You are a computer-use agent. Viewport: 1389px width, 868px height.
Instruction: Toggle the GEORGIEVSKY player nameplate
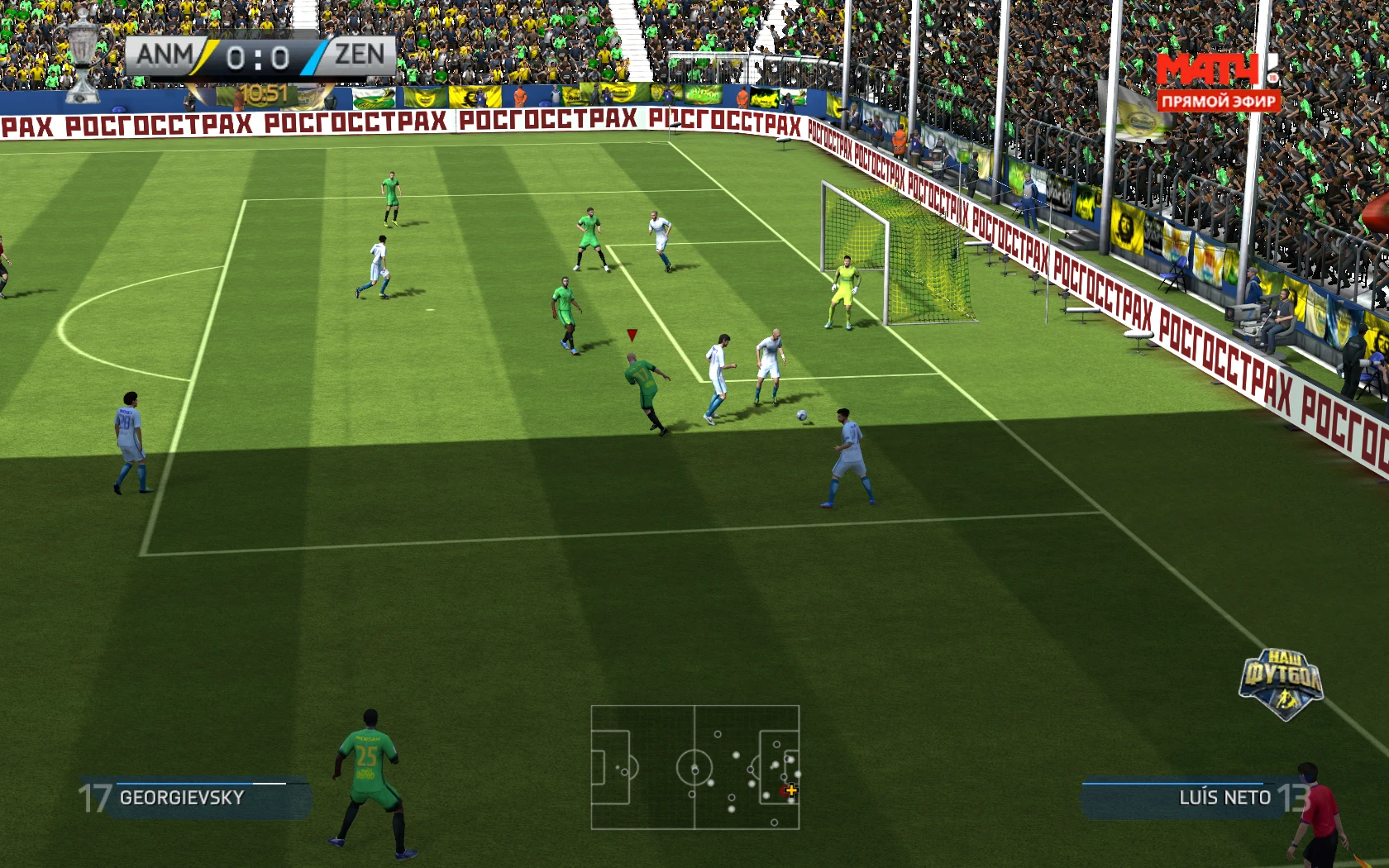[182, 798]
